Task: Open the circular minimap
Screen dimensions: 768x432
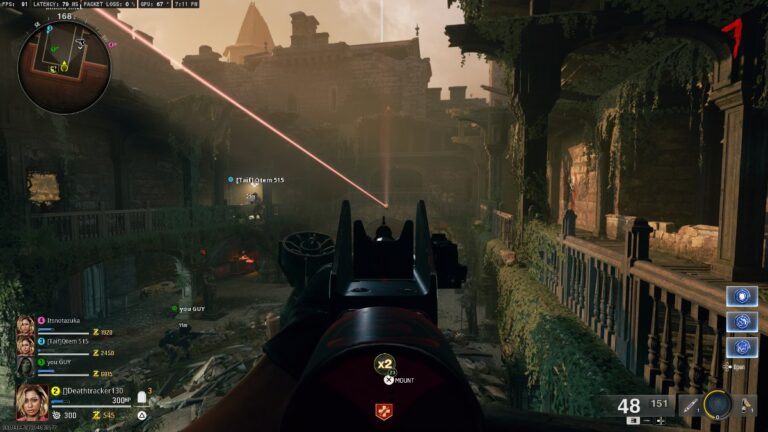Action: point(64,67)
